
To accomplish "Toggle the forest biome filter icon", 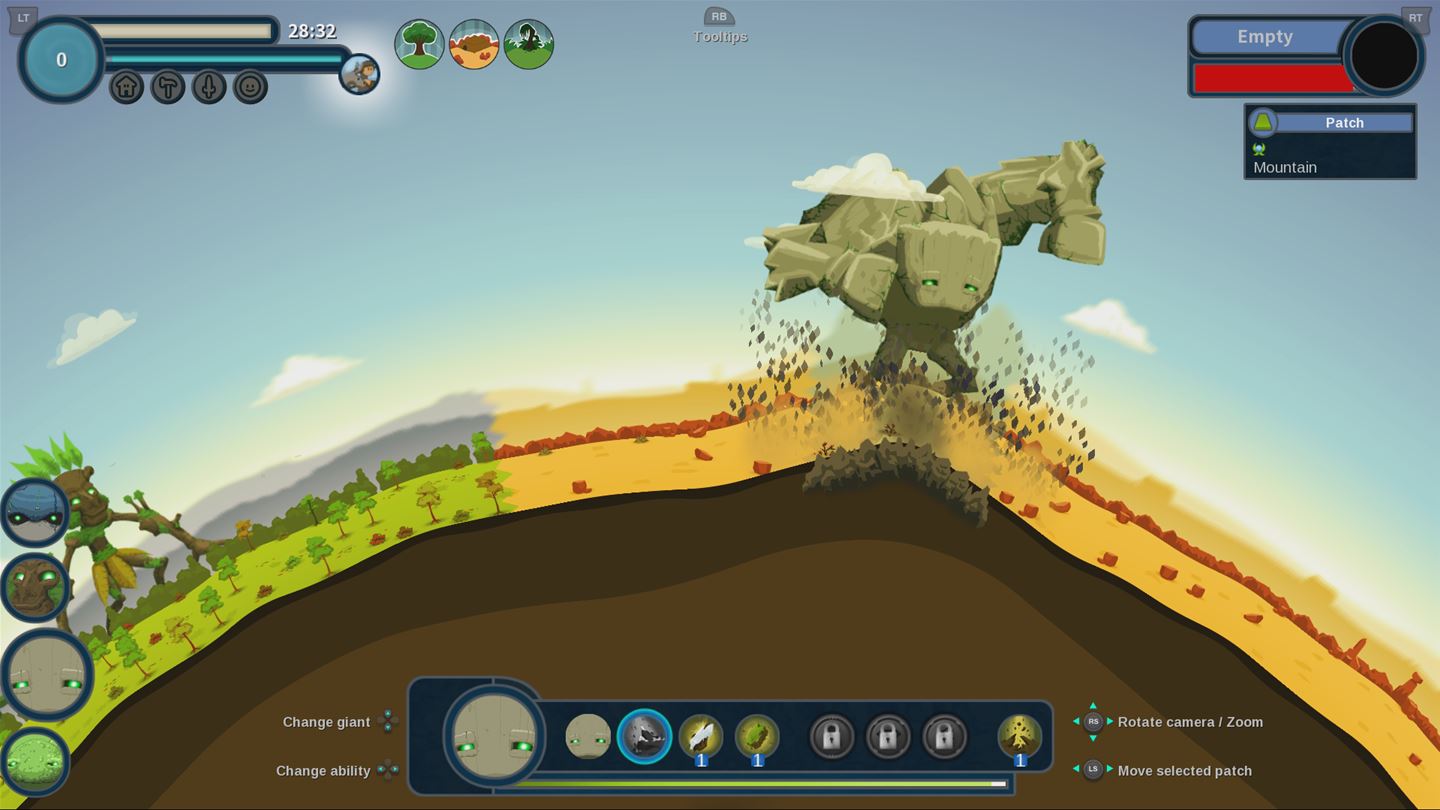I will pyautogui.click(x=420, y=43).
